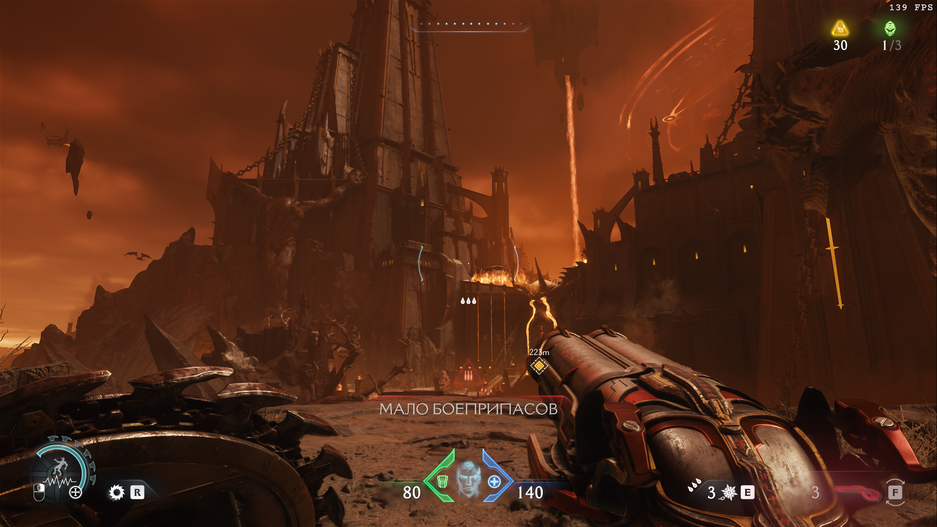Viewport: 937px width, 527px height.
Task: Click the green extra life helmet icon
Action: (891, 28)
